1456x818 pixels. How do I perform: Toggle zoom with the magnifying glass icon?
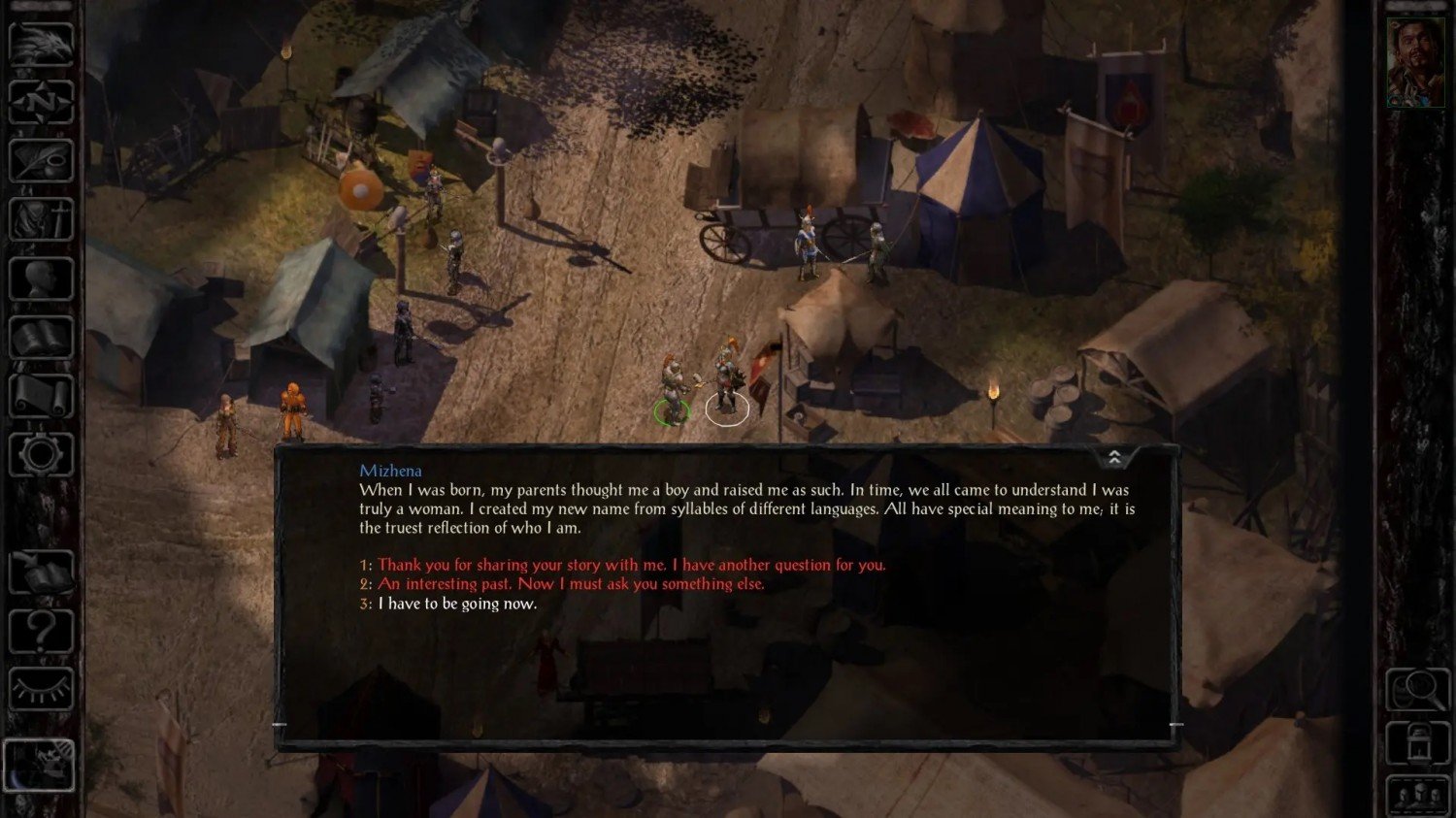1419,689
